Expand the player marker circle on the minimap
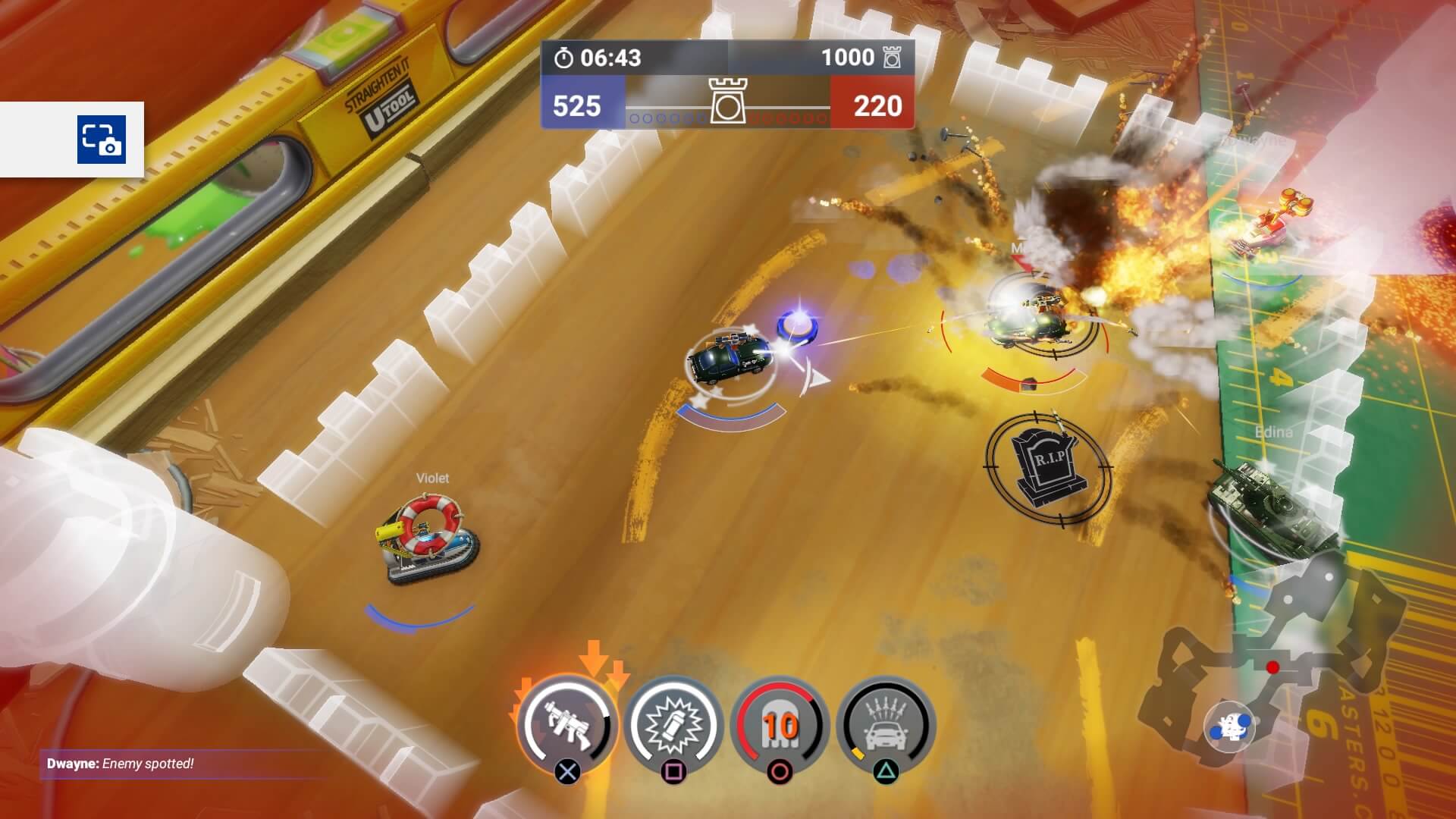 point(1231,726)
